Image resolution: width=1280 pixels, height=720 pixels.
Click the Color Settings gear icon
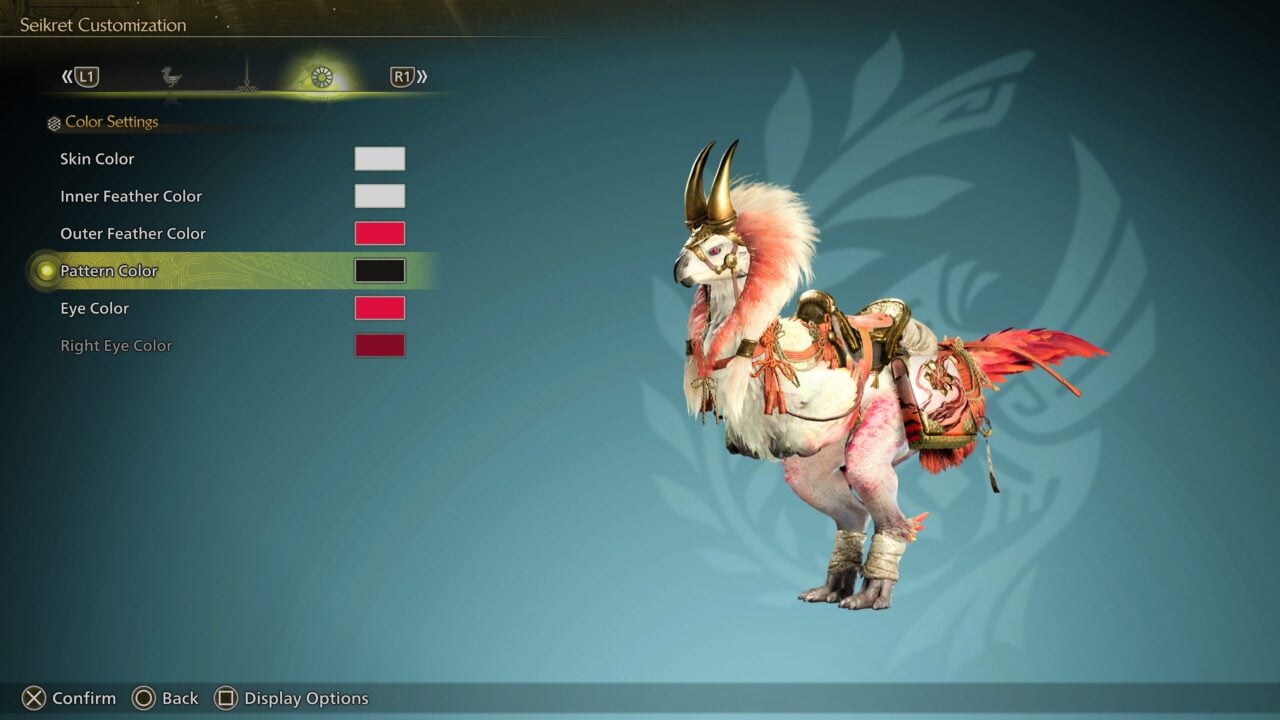(52, 122)
